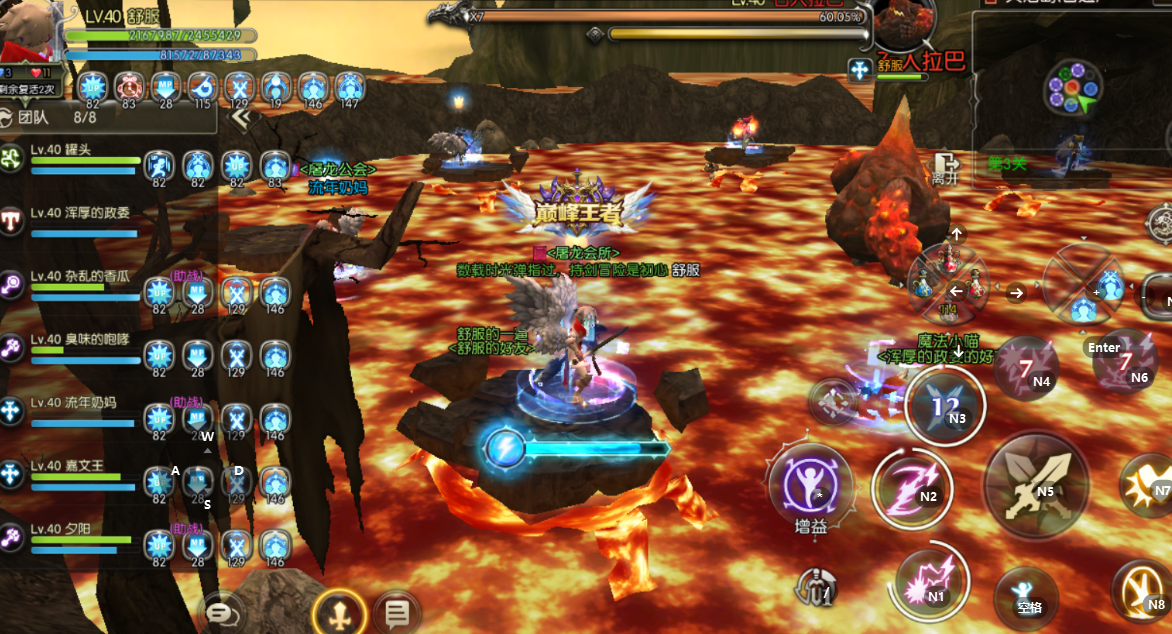The image size is (1172, 634).
Task: Open the chat bubble button
Action: pyautogui.click(x=223, y=611)
